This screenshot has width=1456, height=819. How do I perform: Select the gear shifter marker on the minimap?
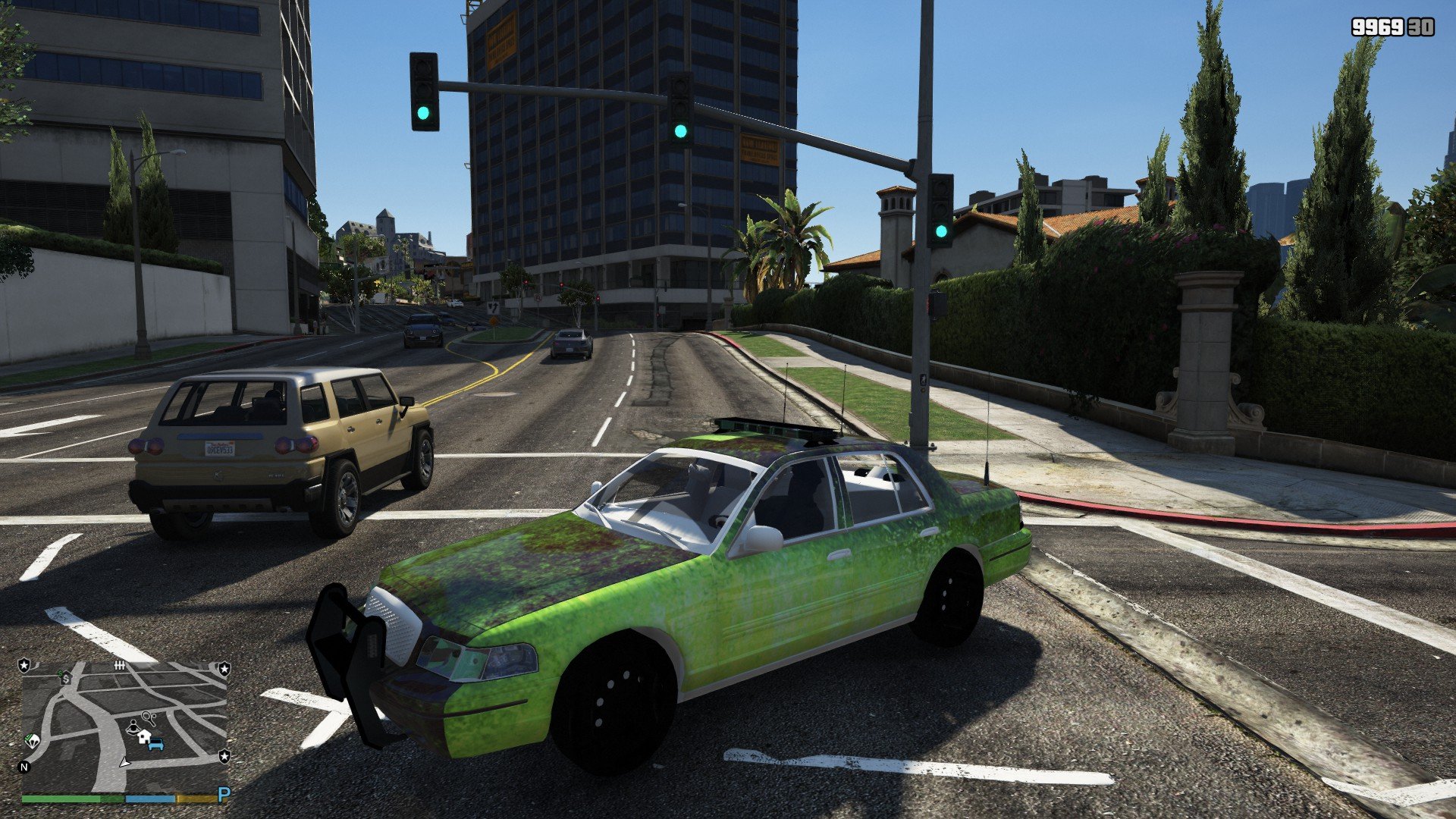point(119,665)
